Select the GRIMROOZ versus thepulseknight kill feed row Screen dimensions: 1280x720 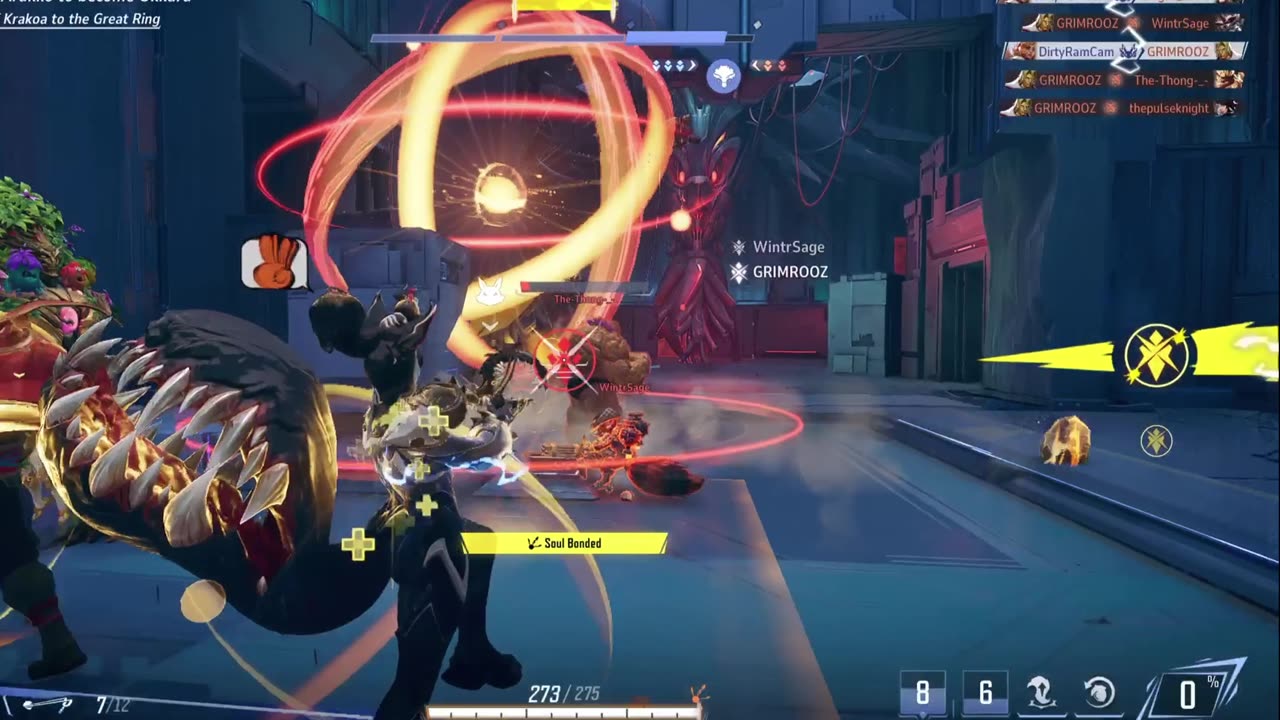1125,108
